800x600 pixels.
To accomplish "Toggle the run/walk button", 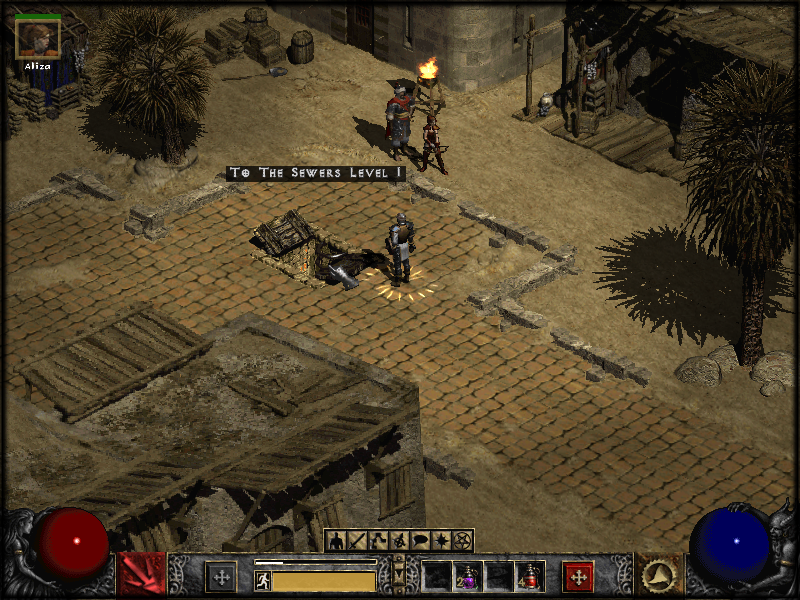I will pyautogui.click(x=263, y=579).
